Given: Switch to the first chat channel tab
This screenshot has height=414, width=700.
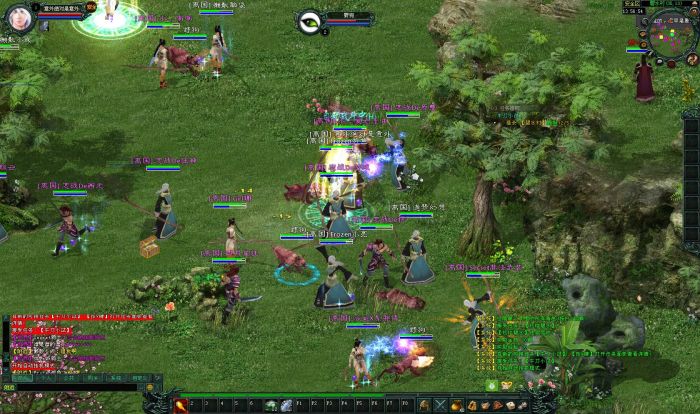Looking at the screenshot, I should coord(22,378).
